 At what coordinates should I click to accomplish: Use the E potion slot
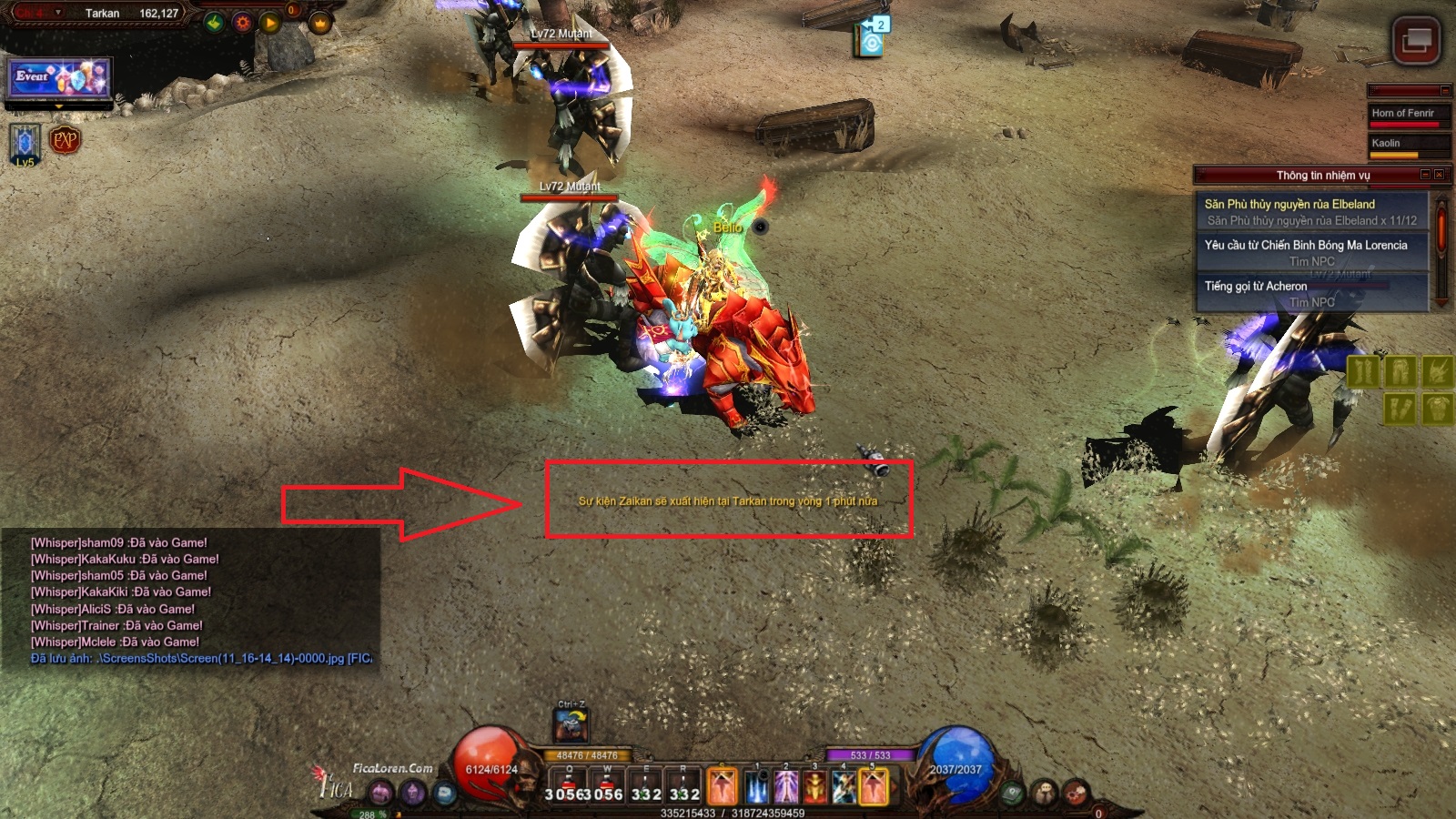[x=646, y=784]
